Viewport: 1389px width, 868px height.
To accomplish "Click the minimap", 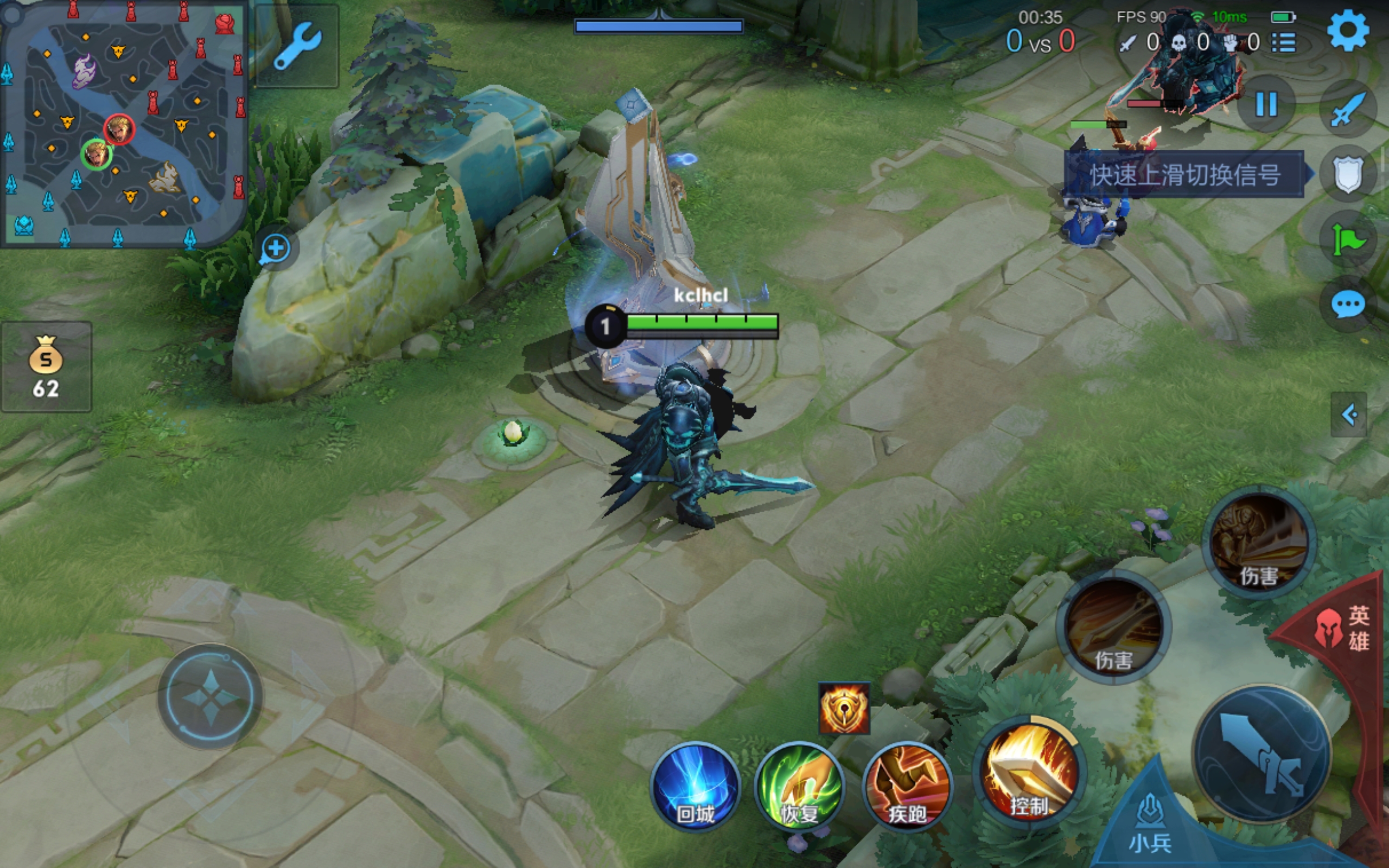I will pyautogui.click(x=123, y=124).
